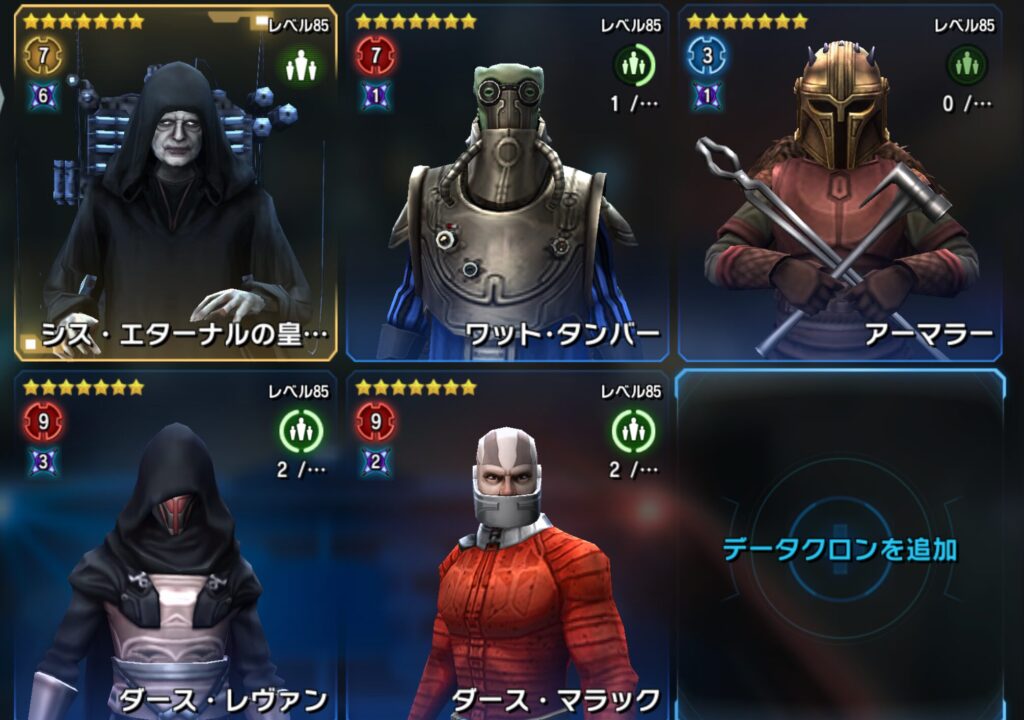The width and height of the screenshot is (1024, 720).
Task: Select the ダース・レヴァン character card
Action: click(x=175, y=545)
